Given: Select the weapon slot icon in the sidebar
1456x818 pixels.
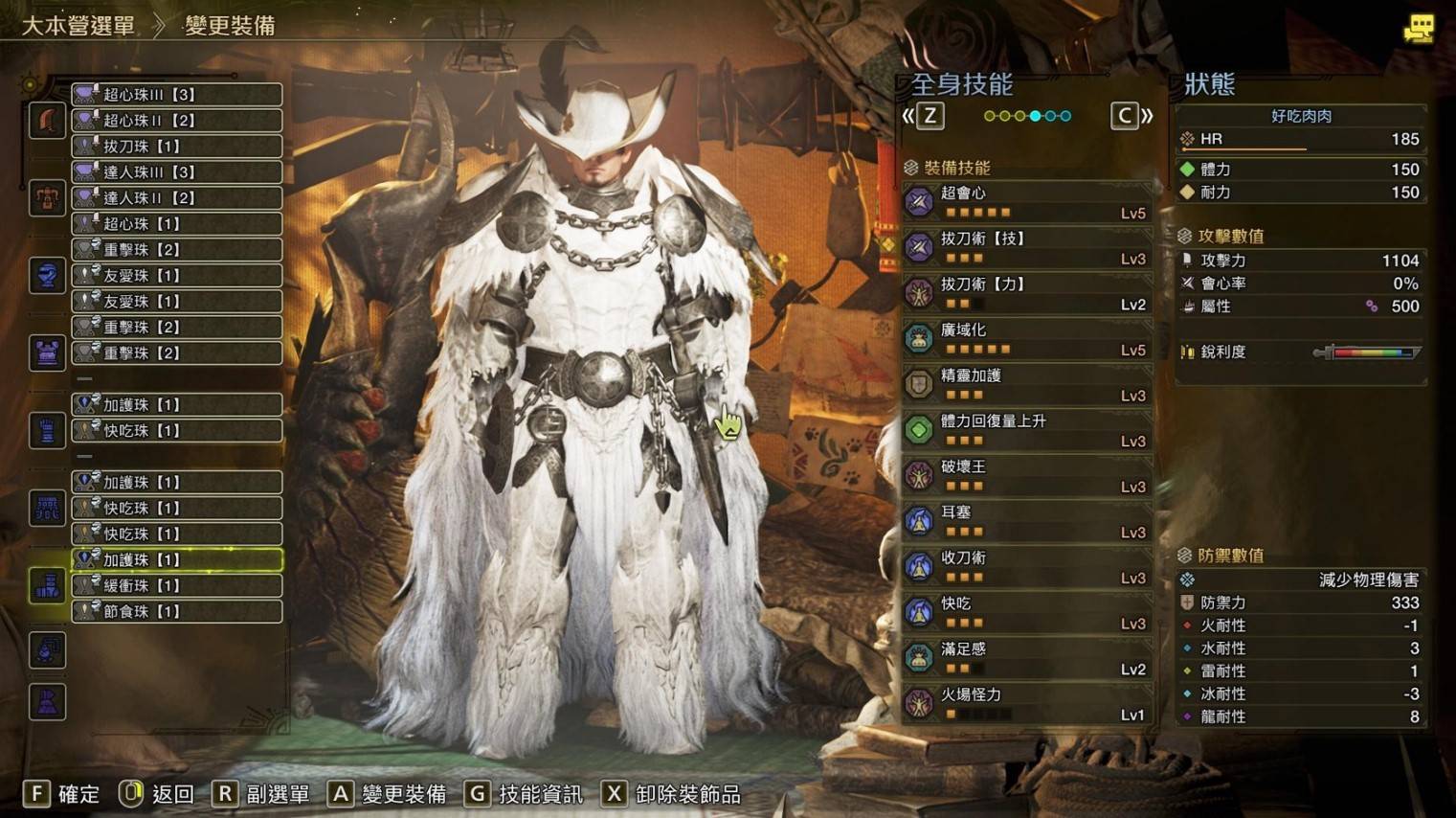Looking at the screenshot, I should tap(46, 120).
